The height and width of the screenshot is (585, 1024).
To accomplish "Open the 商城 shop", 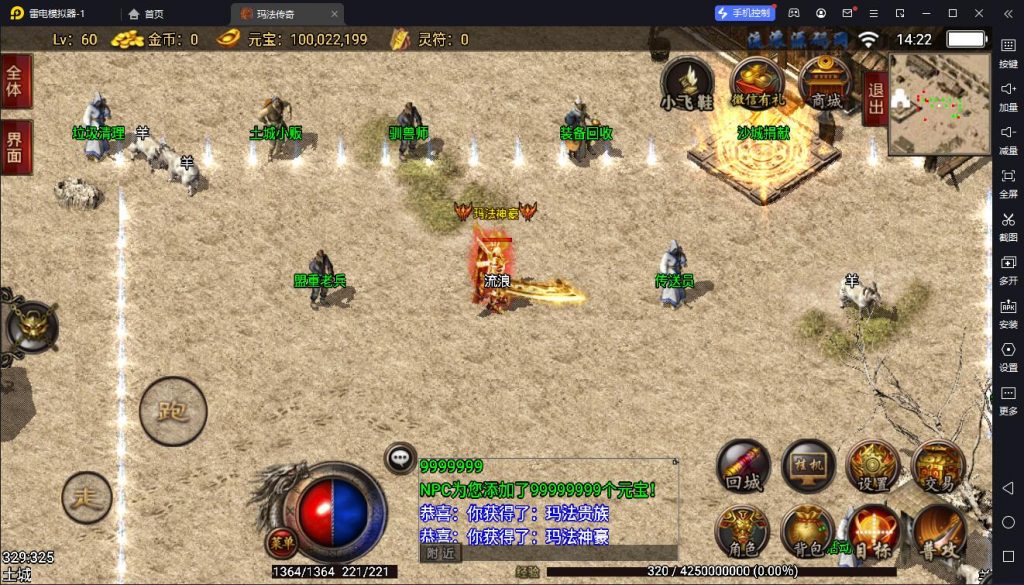I will (826, 84).
